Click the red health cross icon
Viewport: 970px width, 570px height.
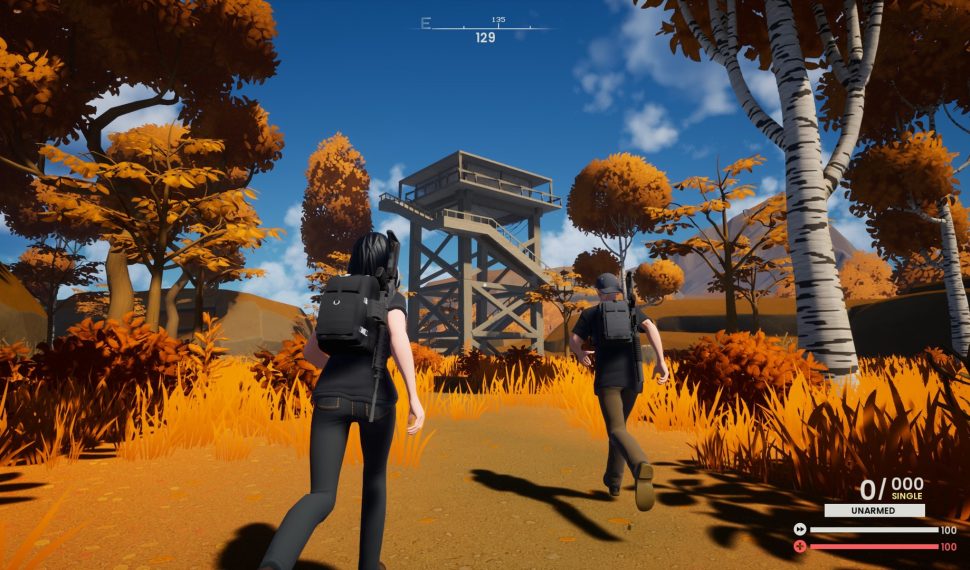[x=800, y=546]
